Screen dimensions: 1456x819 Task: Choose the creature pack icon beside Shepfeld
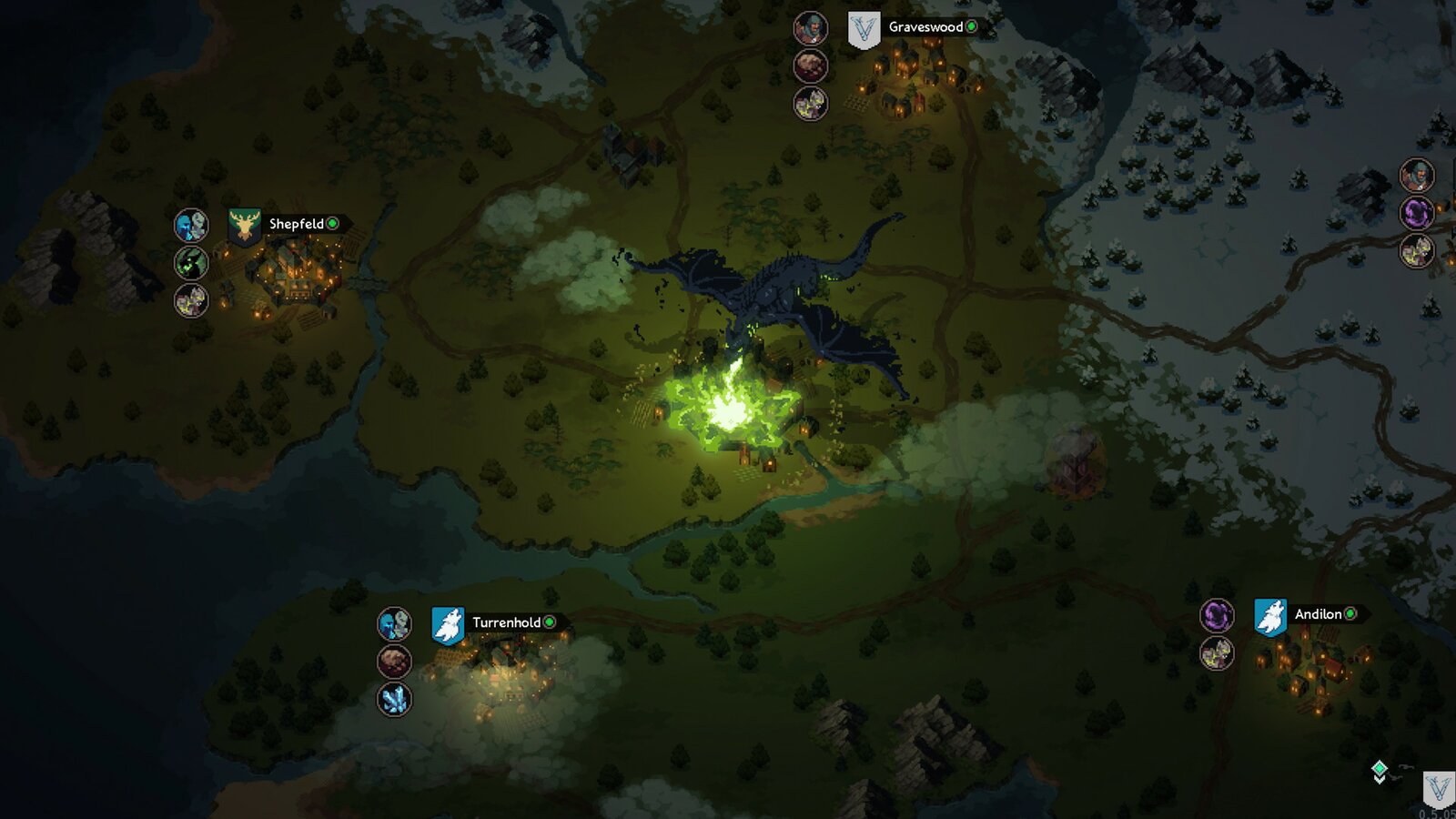click(191, 300)
